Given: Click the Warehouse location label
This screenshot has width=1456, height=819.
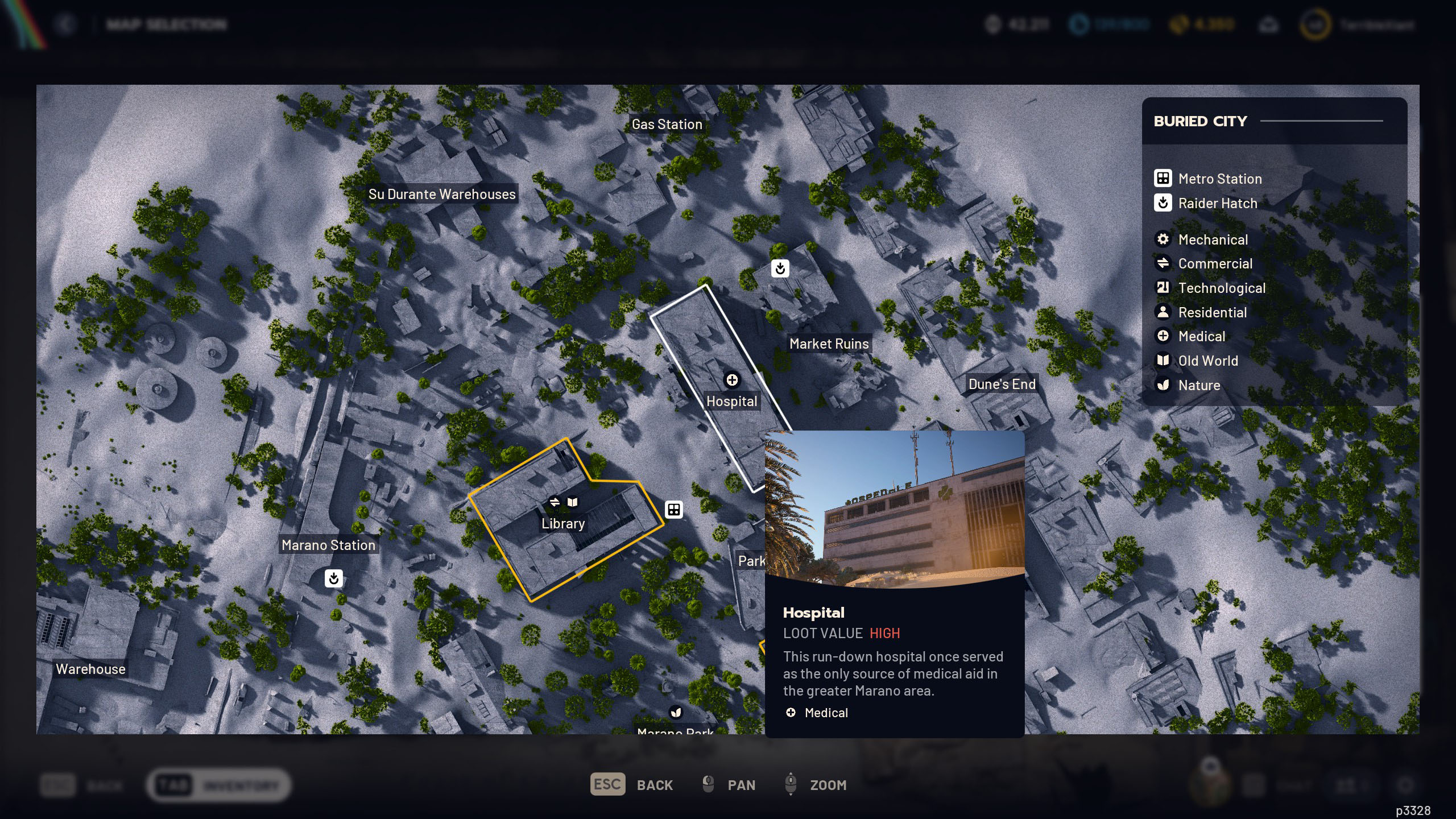Looking at the screenshot, I should click(90, 669).
